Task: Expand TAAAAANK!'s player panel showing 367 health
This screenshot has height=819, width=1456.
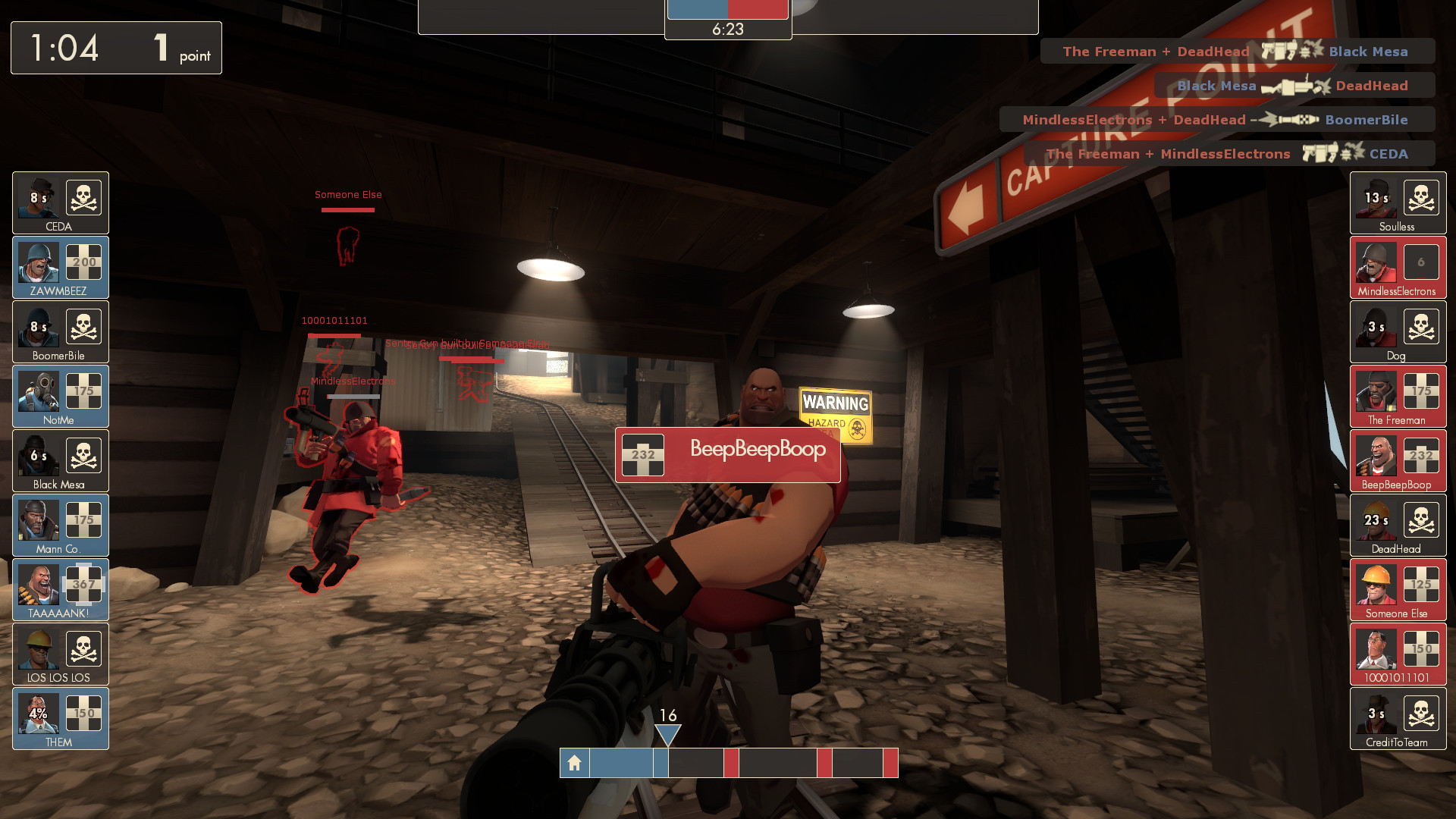Action: tap(60, 589)
